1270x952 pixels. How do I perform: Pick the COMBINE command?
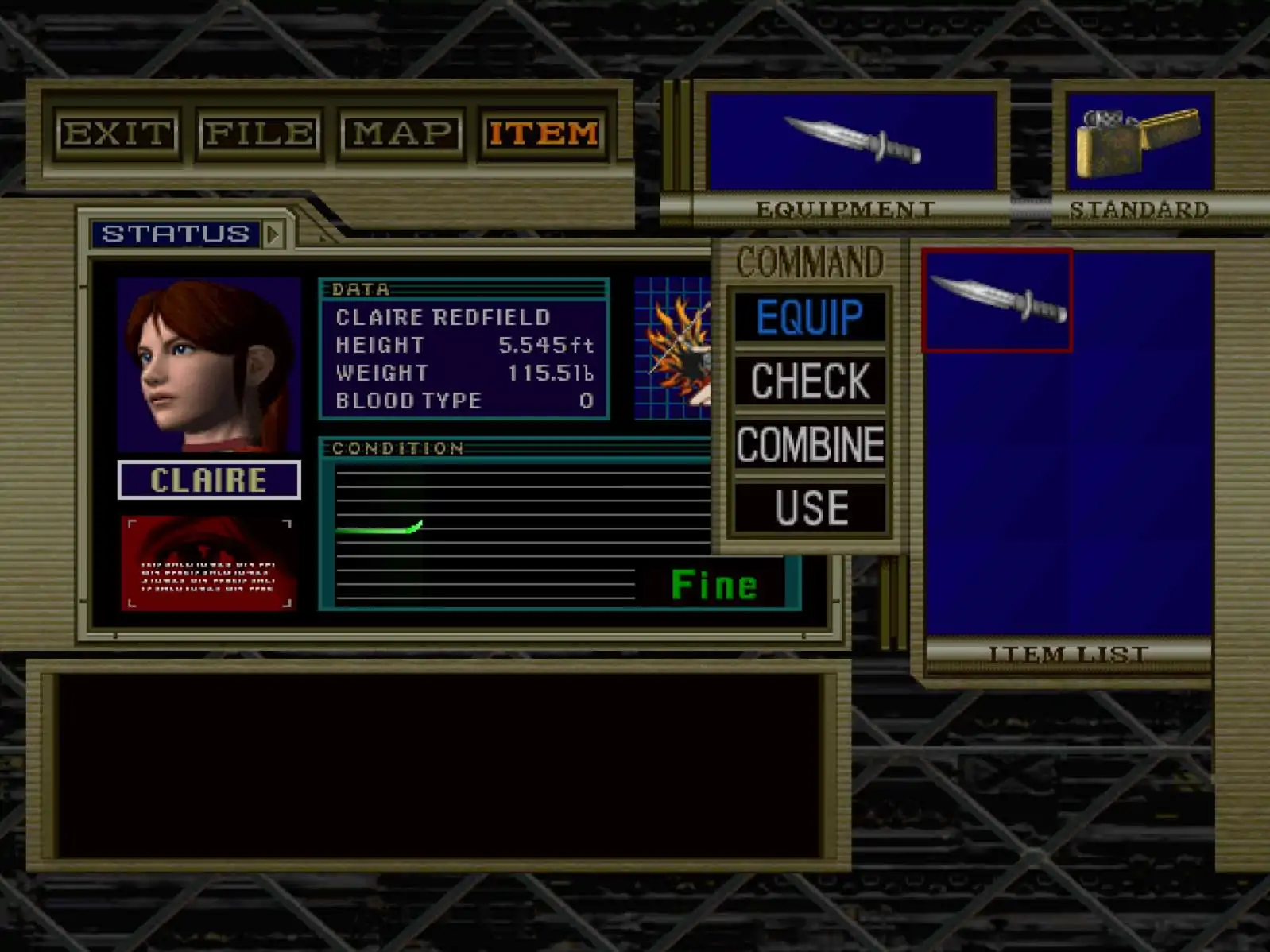coord(810,444)
